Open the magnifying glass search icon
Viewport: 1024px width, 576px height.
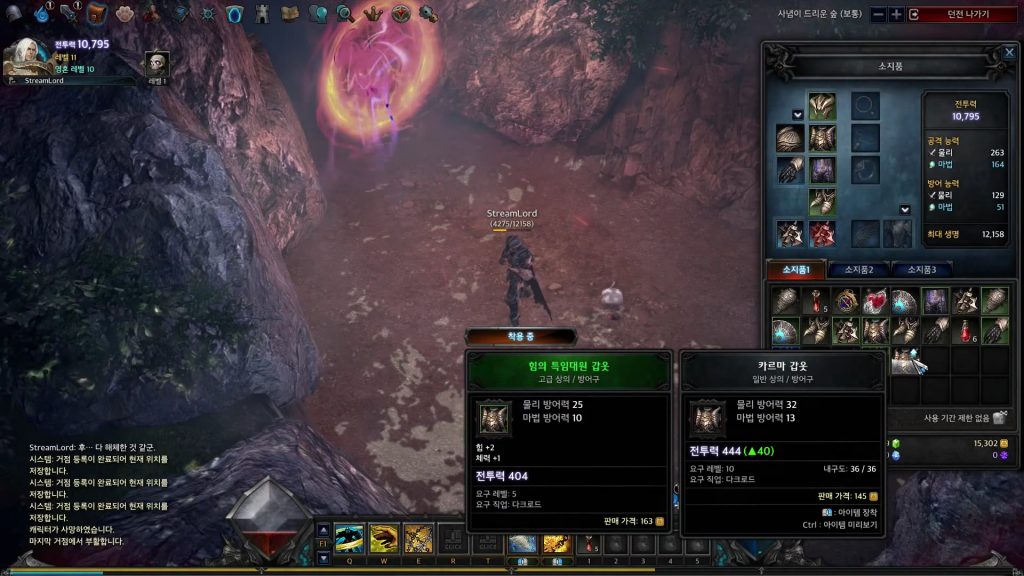click(x=345, y=13)
